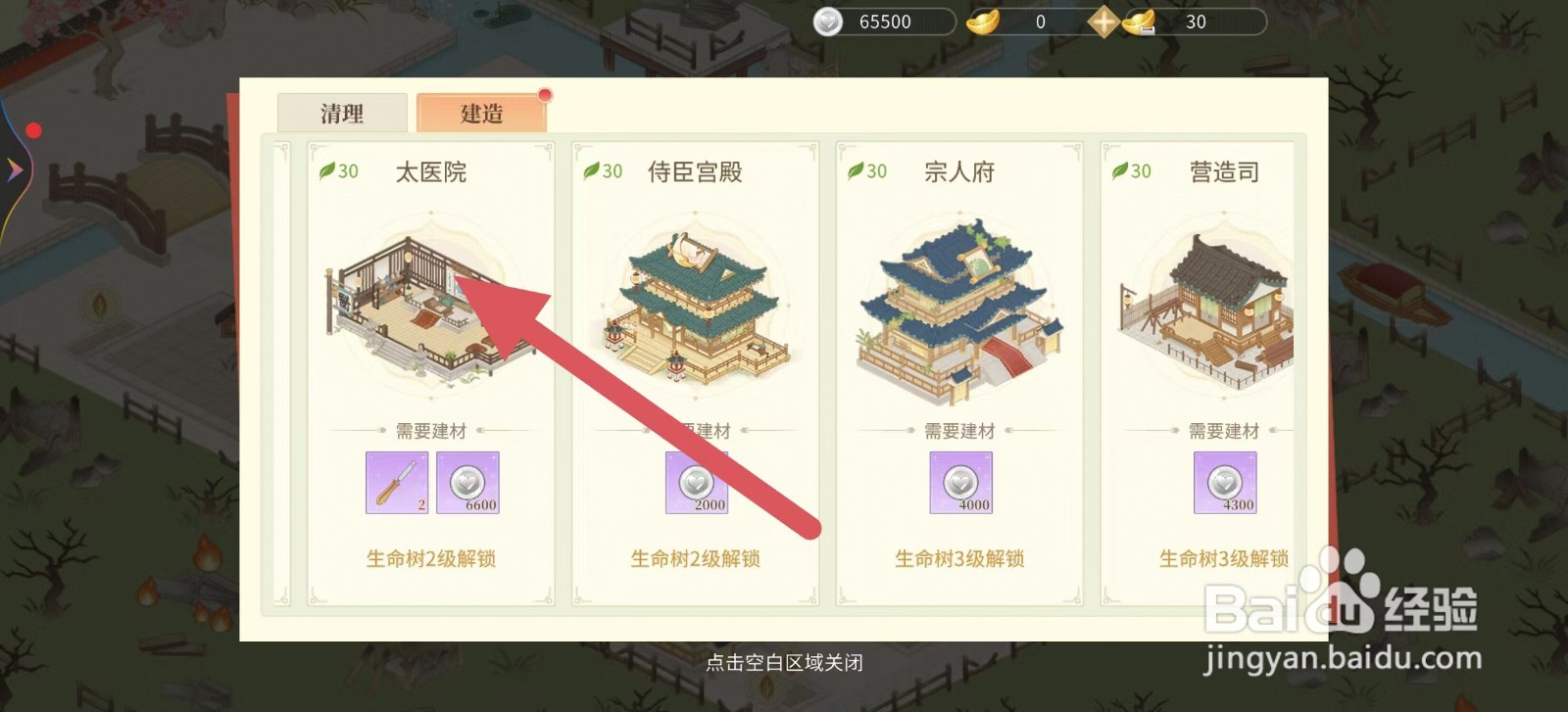The image size is (1568, 712).
Task: Switch to the 清理 tab
Action: tap(341, 113)
